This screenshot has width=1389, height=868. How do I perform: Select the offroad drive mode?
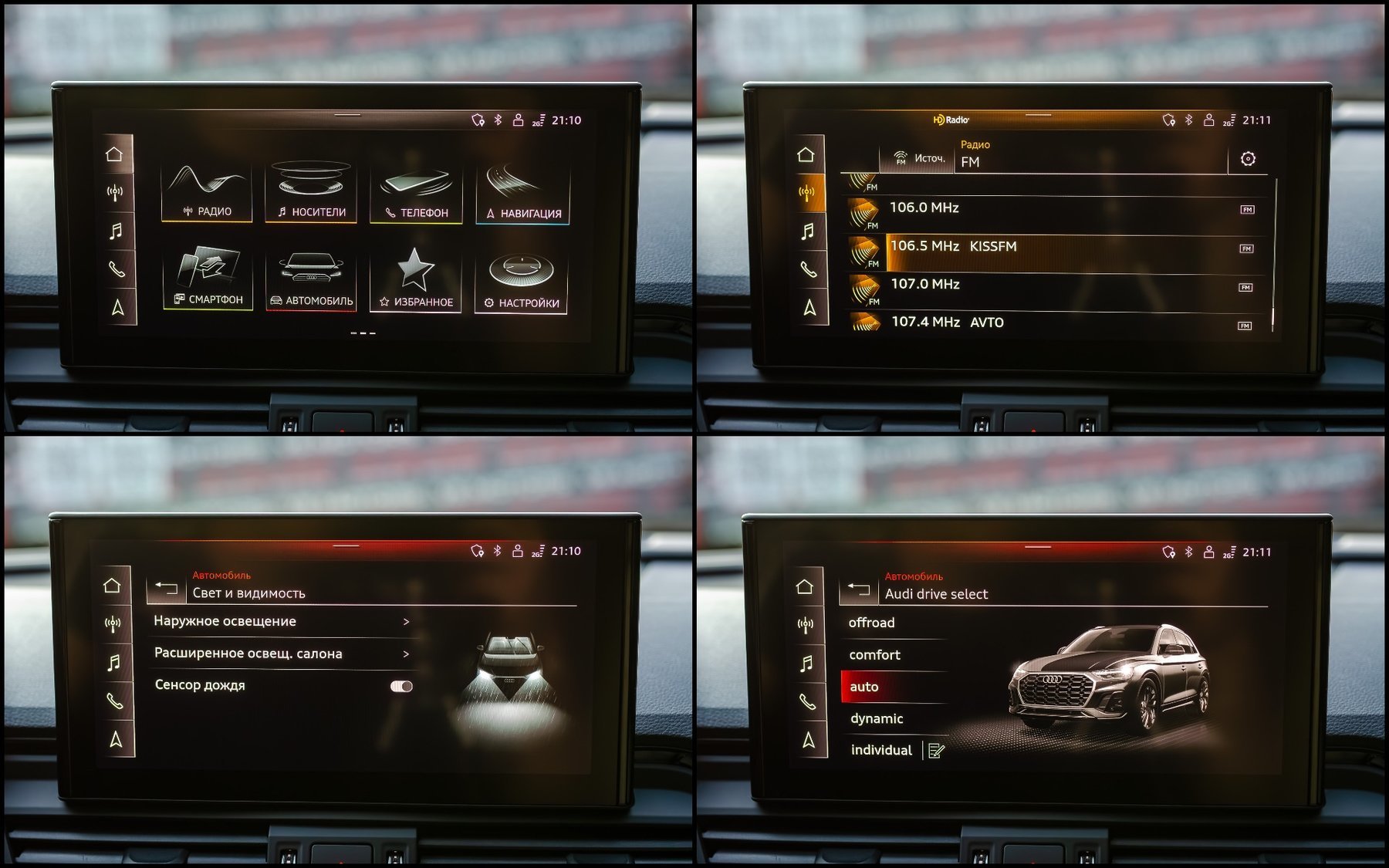(x=872, y=623)
